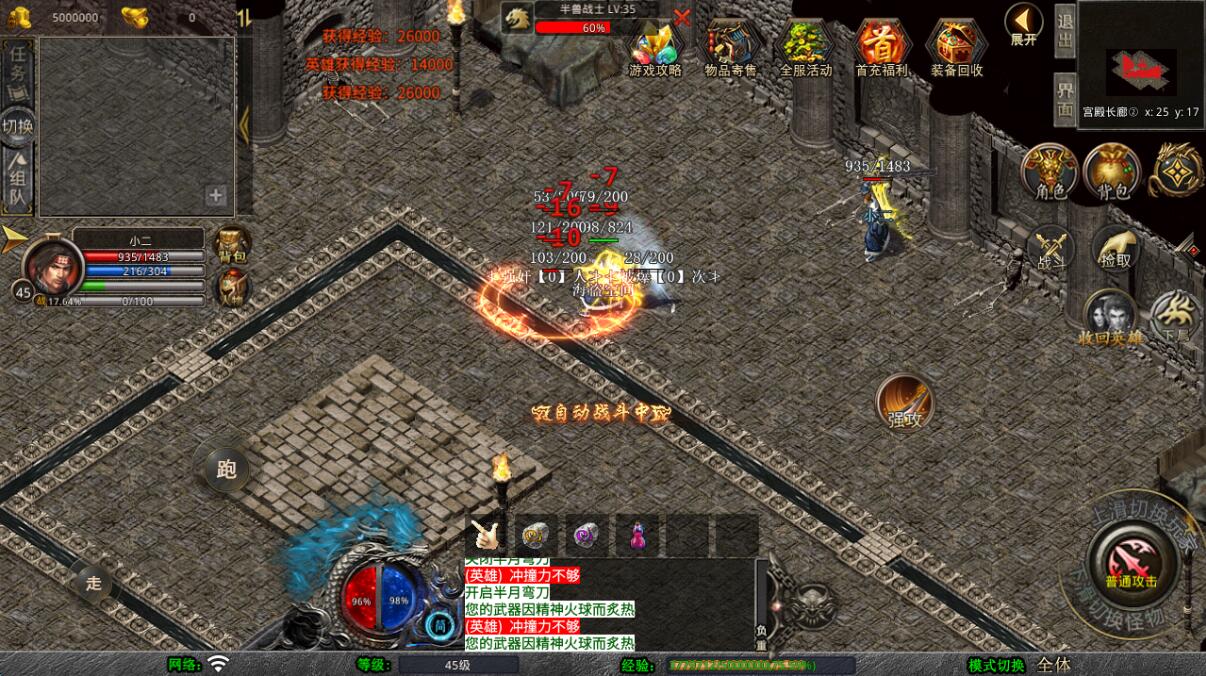1206x676 pixels.
Task: Open the 游戏攻略 game guide
Action: pos(655,47)
